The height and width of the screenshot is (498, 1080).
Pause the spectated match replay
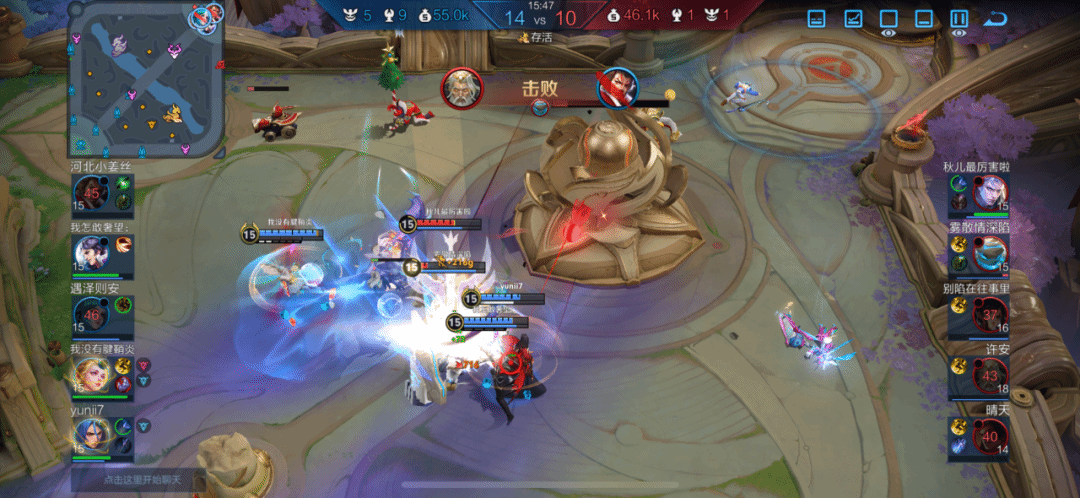[959, 18]
